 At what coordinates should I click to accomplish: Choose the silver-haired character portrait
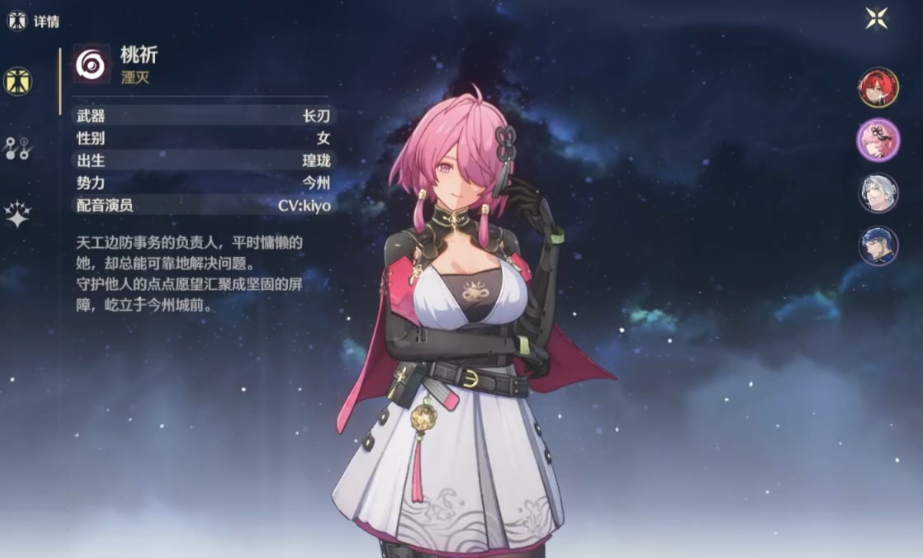878,193
